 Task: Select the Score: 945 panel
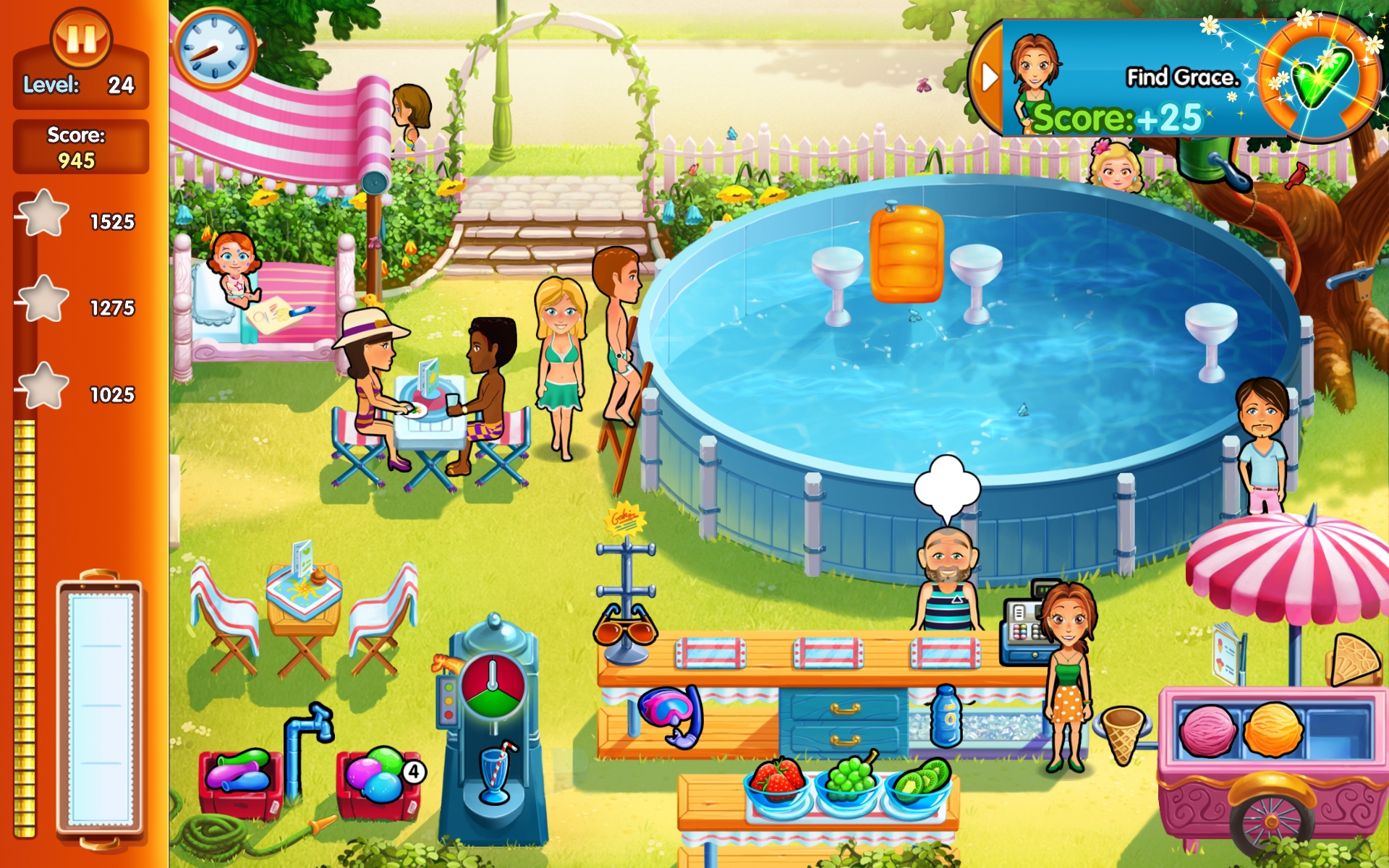pyautogui.click(x=80, y=145)
